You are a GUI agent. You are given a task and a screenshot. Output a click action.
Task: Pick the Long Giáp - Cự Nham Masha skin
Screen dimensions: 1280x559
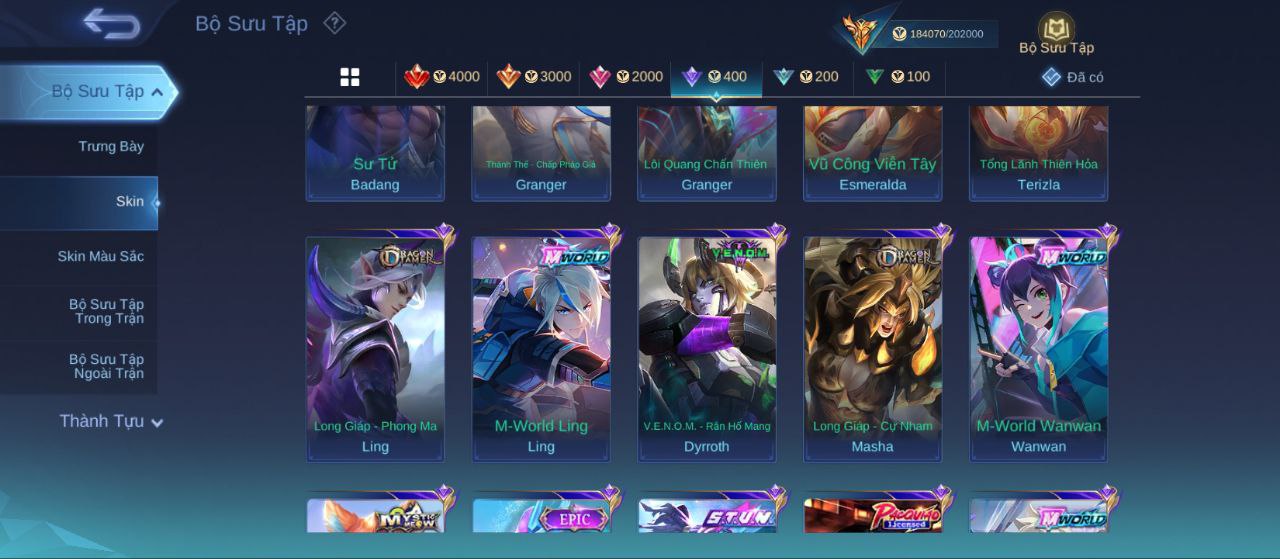coord(873,348)
